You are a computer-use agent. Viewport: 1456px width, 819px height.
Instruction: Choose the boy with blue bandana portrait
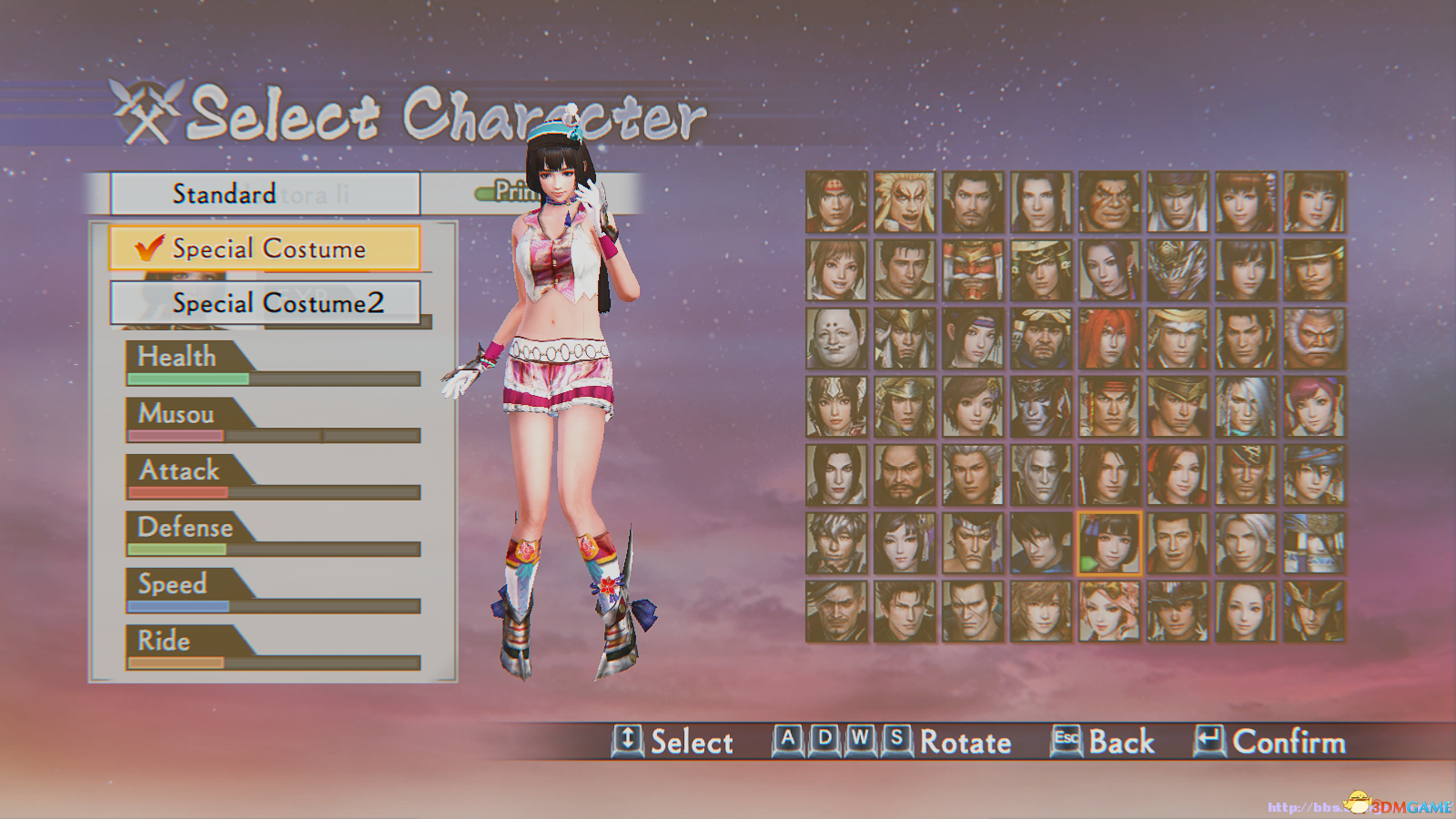point(1314,475)
